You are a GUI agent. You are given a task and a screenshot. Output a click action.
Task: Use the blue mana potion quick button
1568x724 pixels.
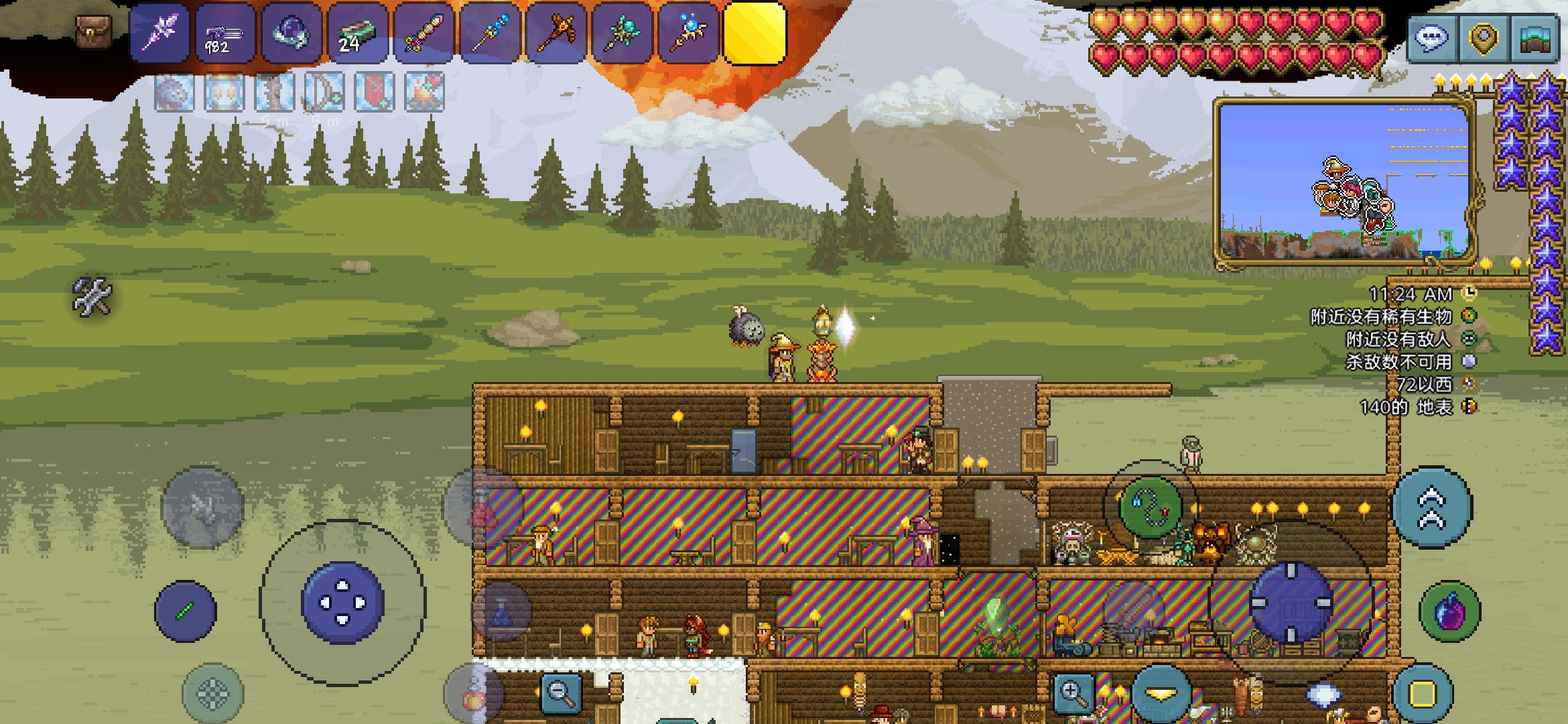[x=502, y=613]
